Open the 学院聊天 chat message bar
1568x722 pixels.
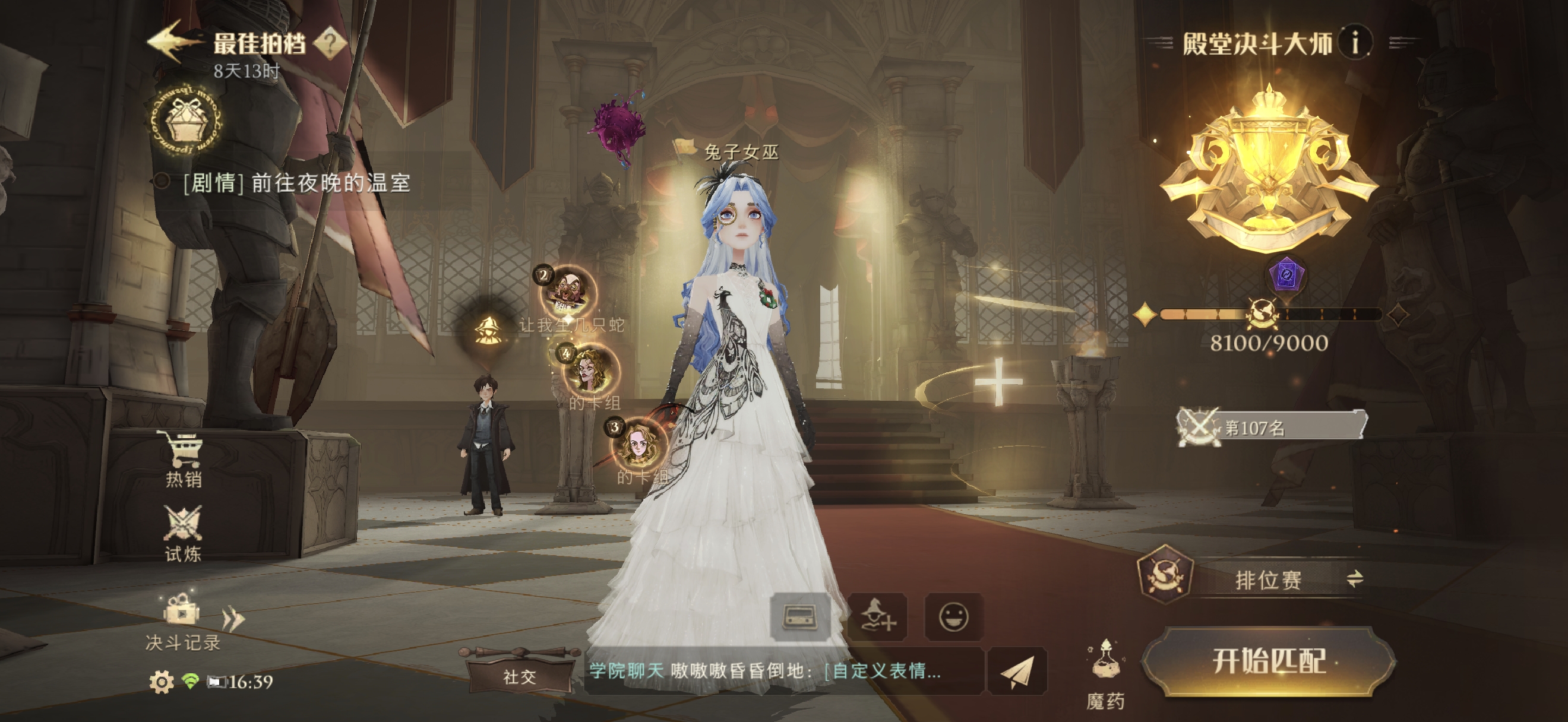pos(782,671)
